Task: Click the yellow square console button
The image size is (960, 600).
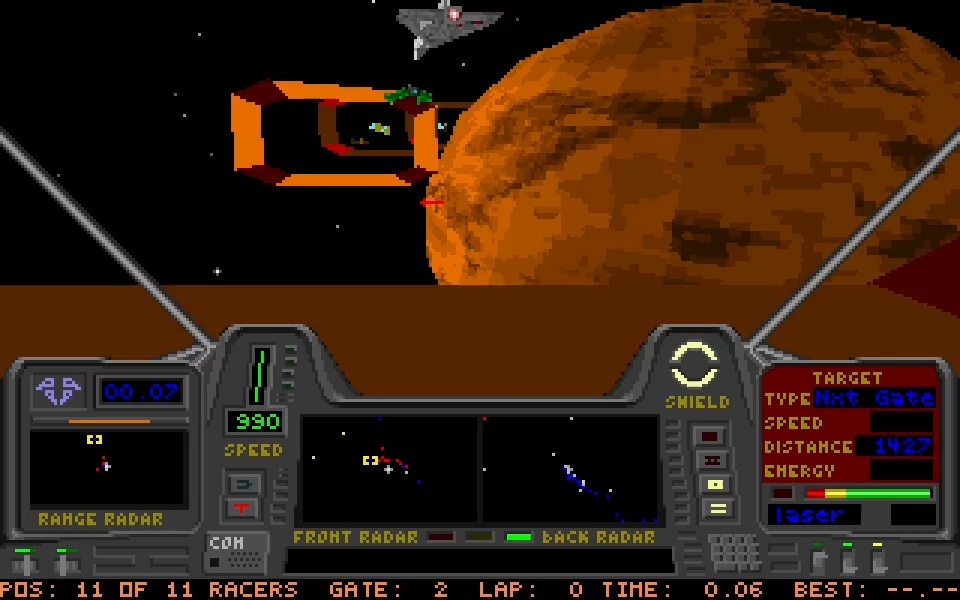Action: coord(716,484)
